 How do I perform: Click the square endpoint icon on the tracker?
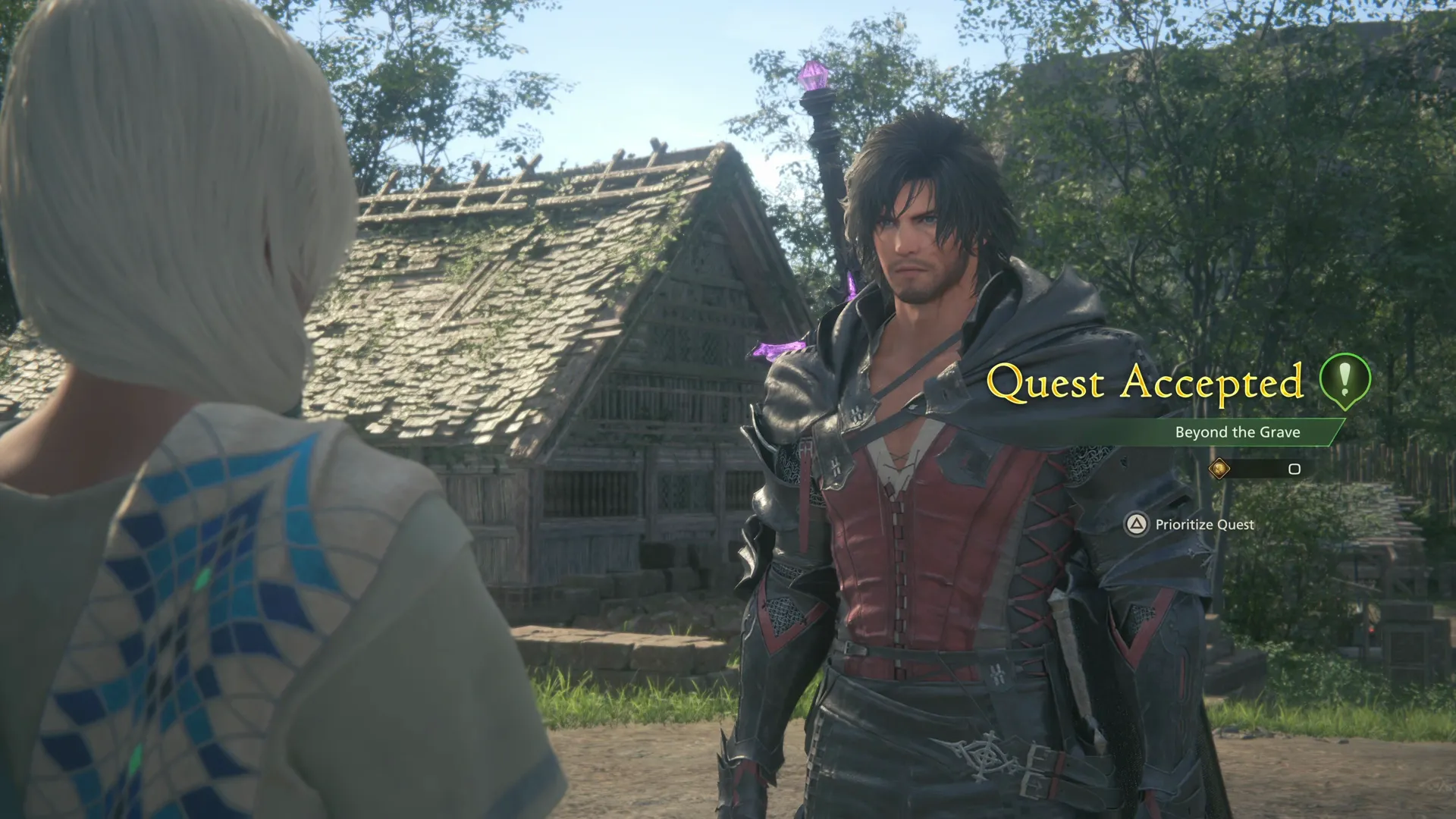pyautogui.click(x=1294, y=468)
